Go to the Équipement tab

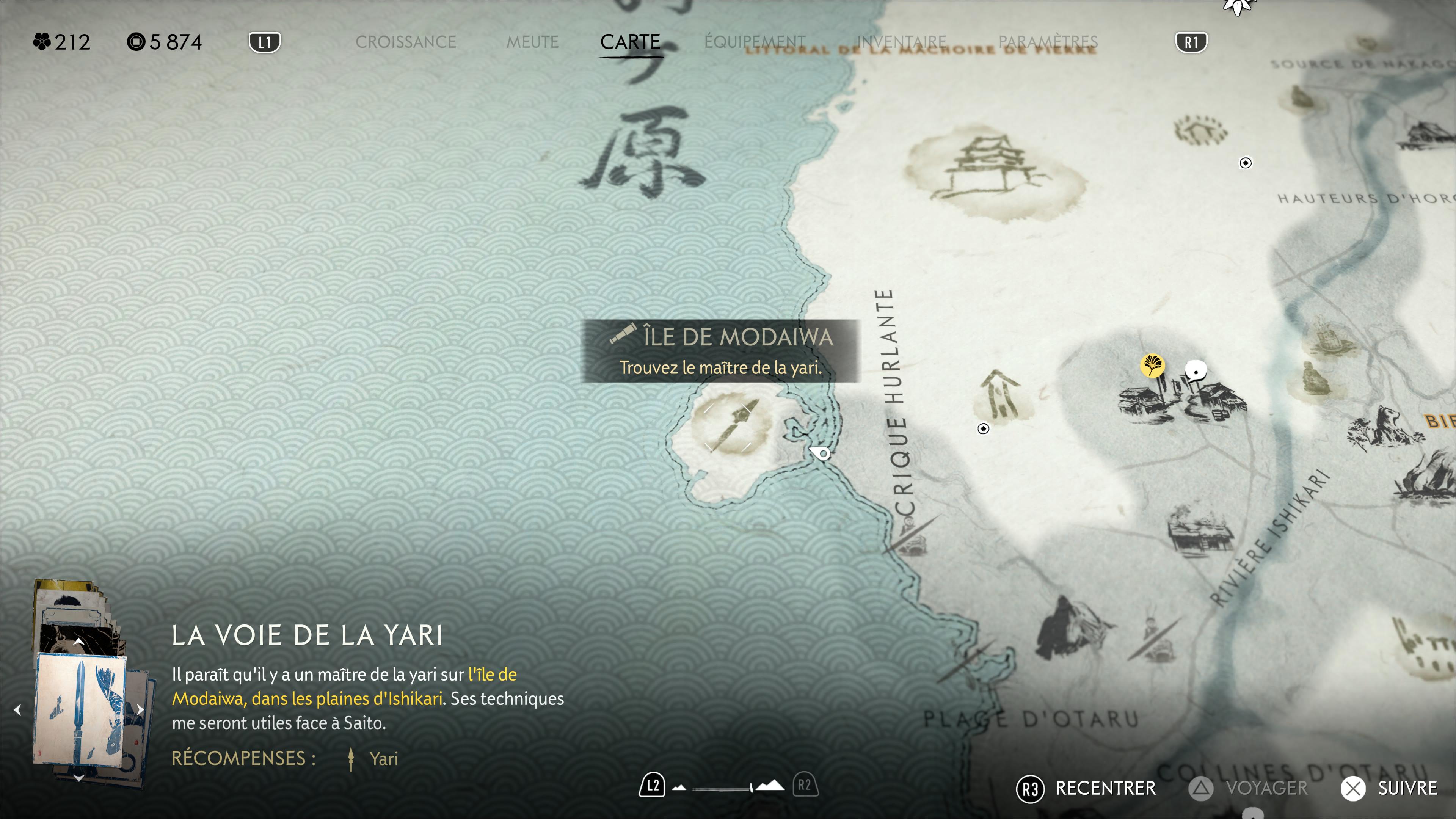click(x=755, y=42)
